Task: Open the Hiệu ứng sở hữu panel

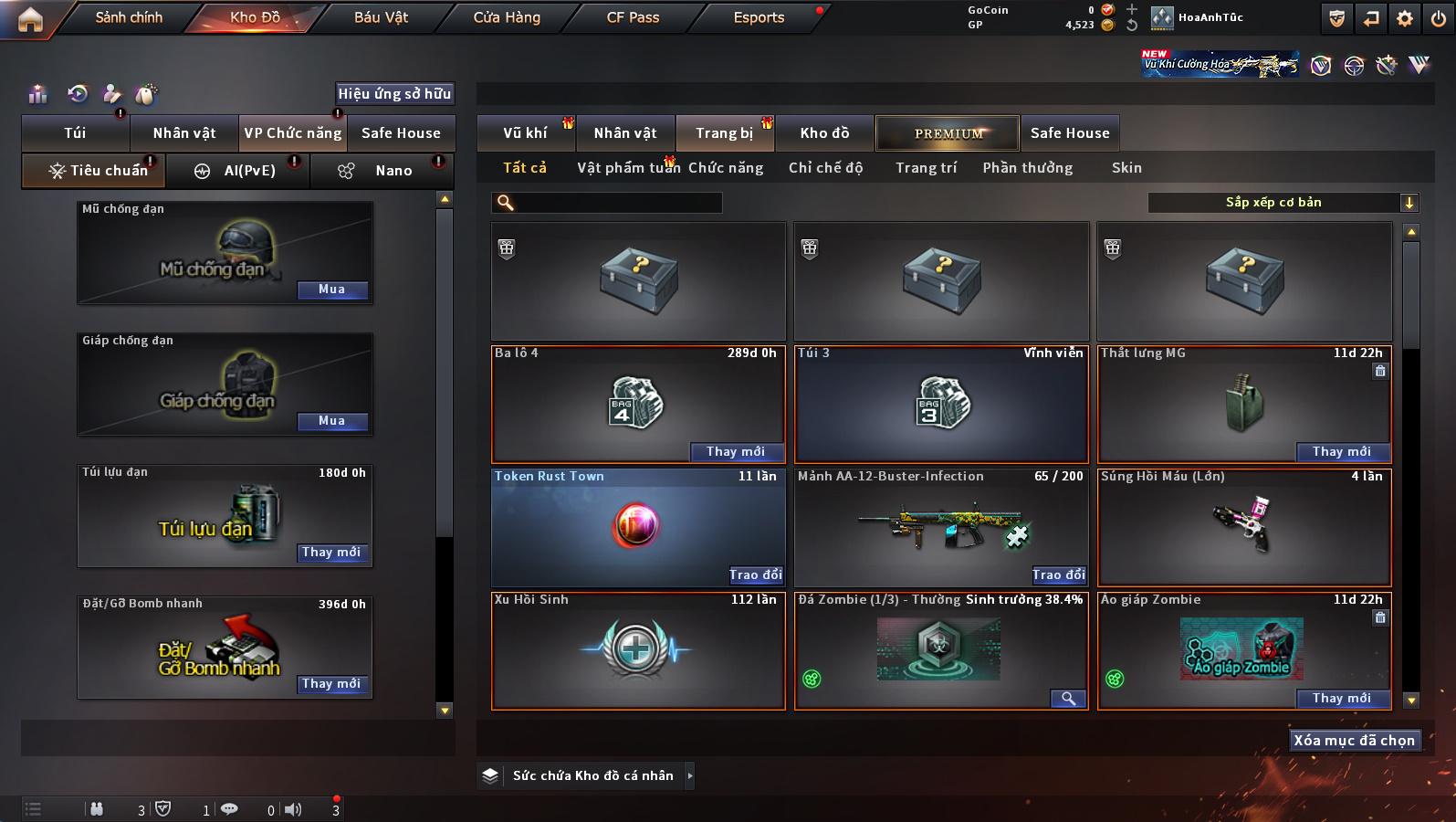Action: (394, 93)
